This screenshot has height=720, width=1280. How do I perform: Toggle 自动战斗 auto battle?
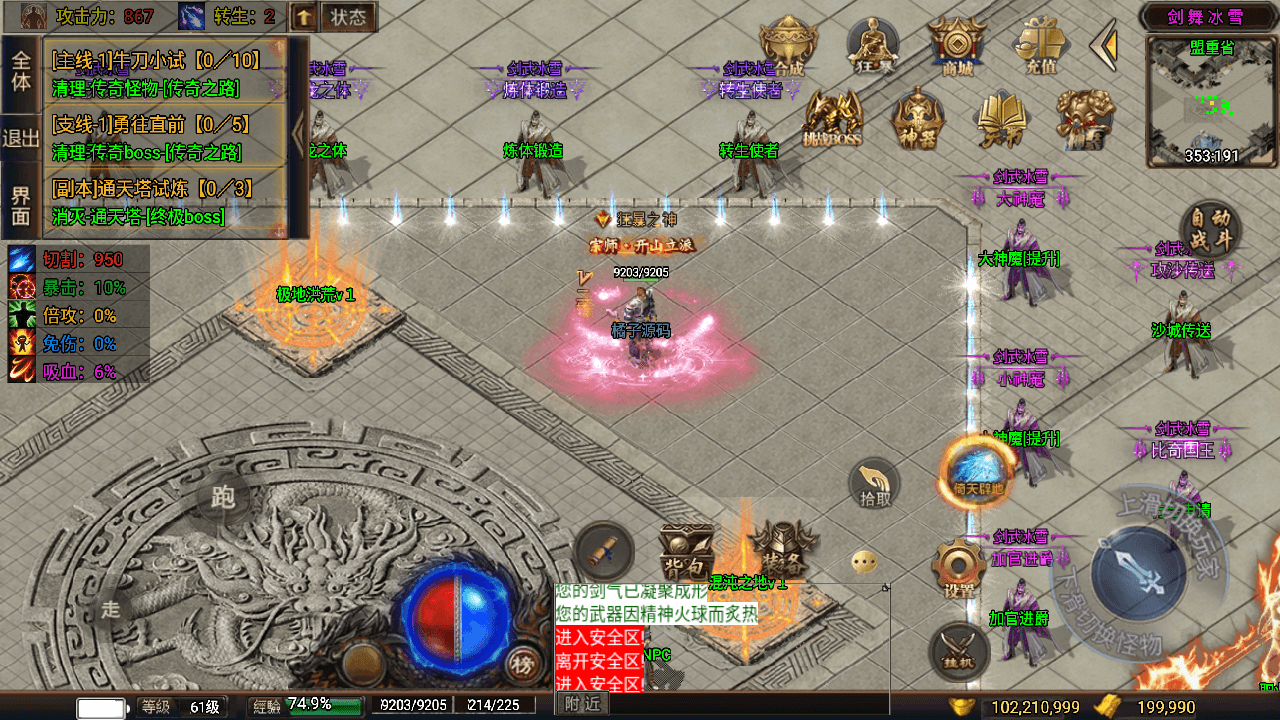(1211, 231)
